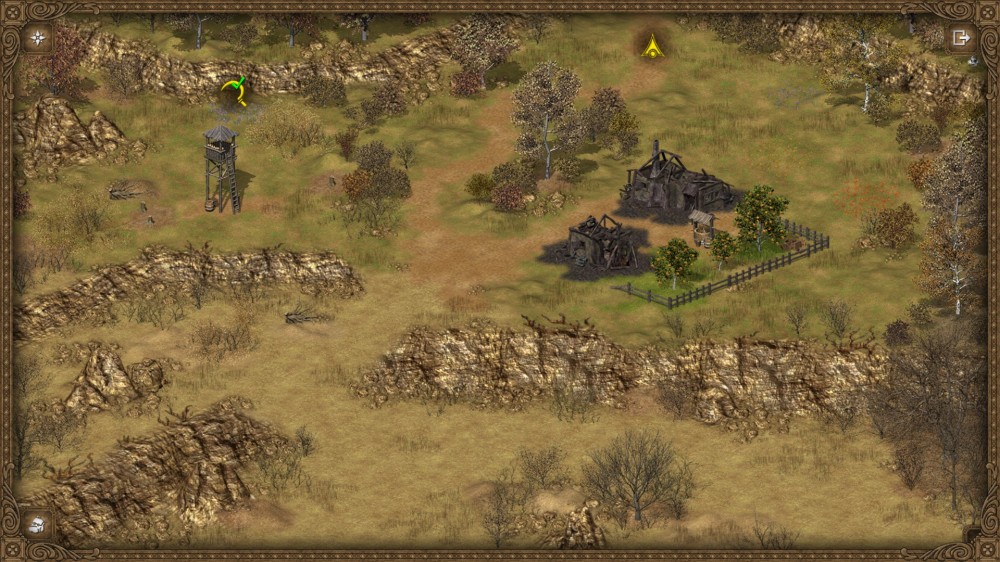Click the exit door arrow button
The image size is (1000, 562).
[961, 38]
